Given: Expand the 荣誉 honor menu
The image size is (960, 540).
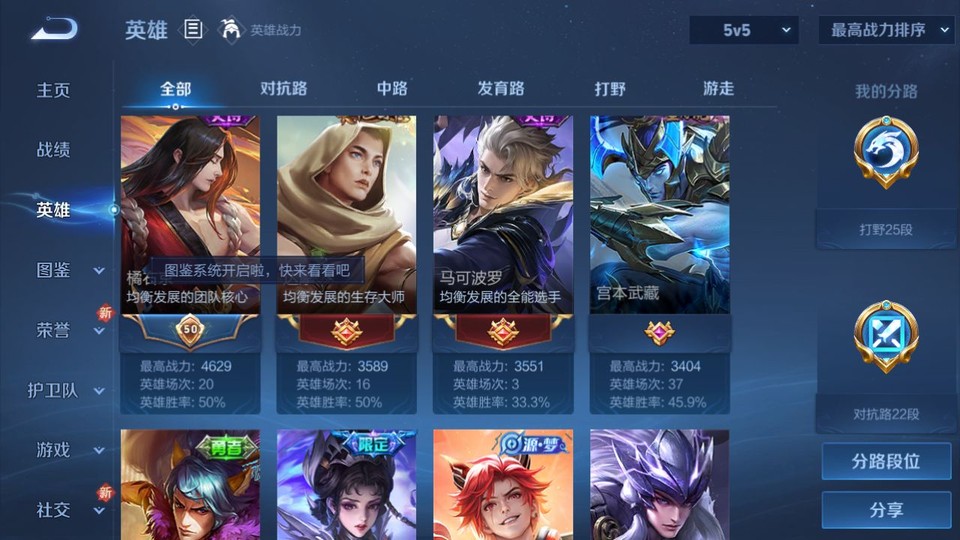Looking at the screenshot, I should [x=66, y=330].
